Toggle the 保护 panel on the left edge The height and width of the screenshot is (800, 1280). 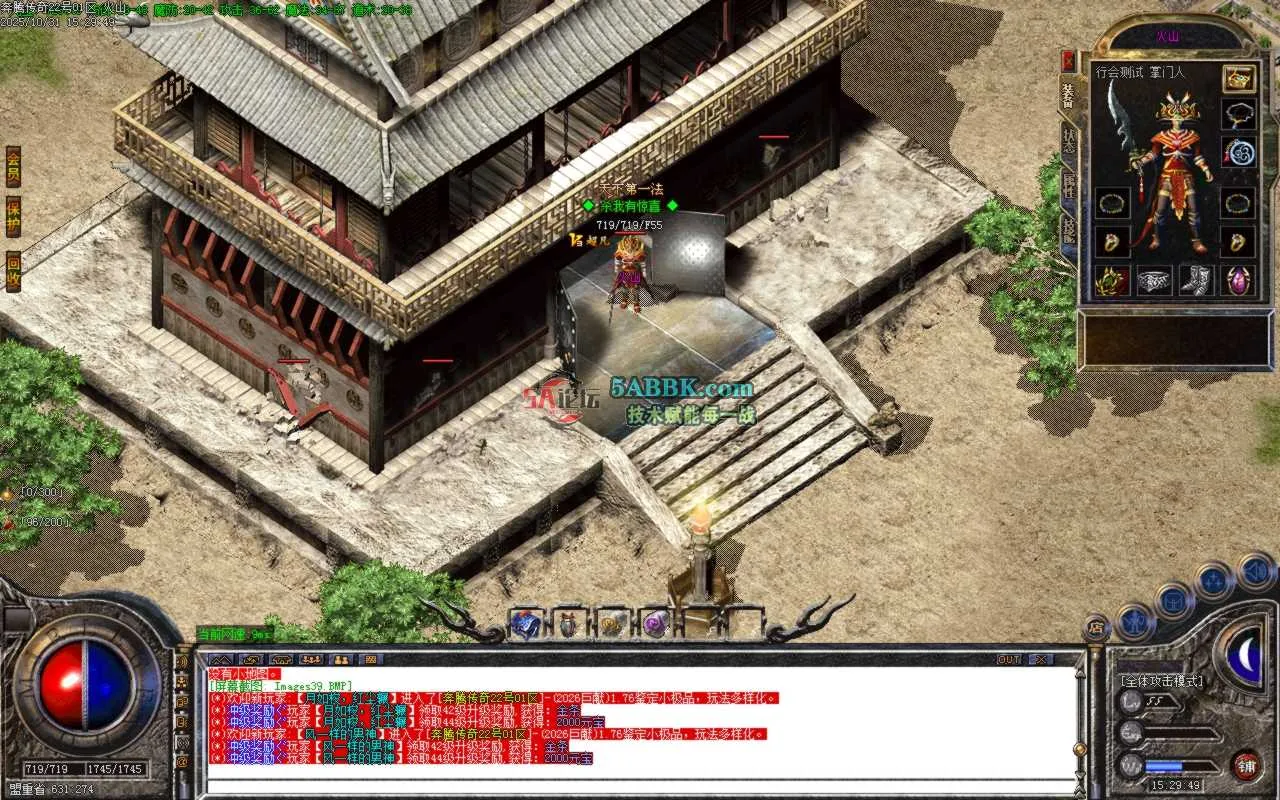click(12, 215)
